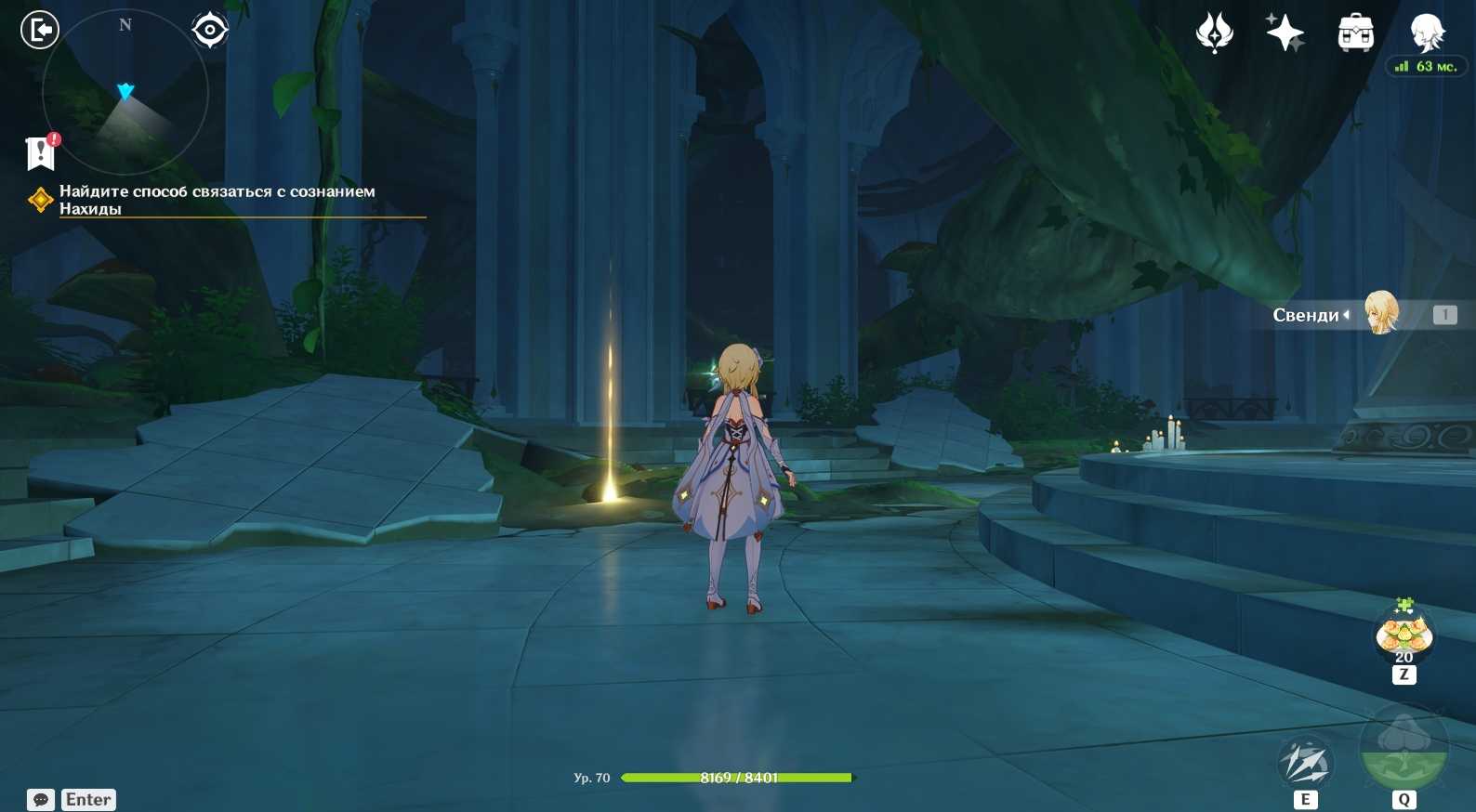The height and width of the screenshot is (812, 1476).
Task: Open the backpack inventory
Action: (x=1356, y=33)
